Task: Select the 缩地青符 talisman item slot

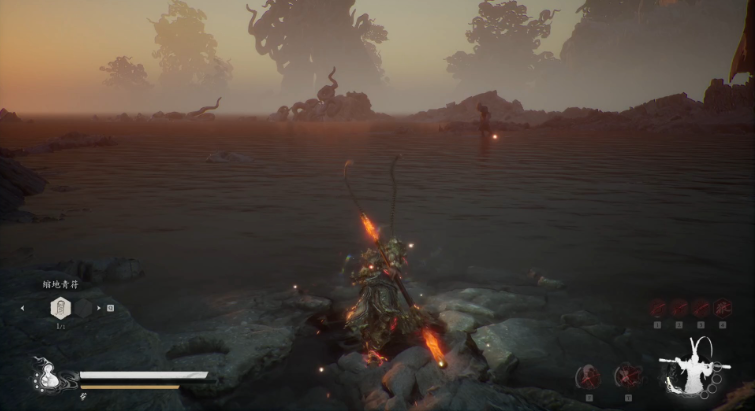Action: [61, 308]
